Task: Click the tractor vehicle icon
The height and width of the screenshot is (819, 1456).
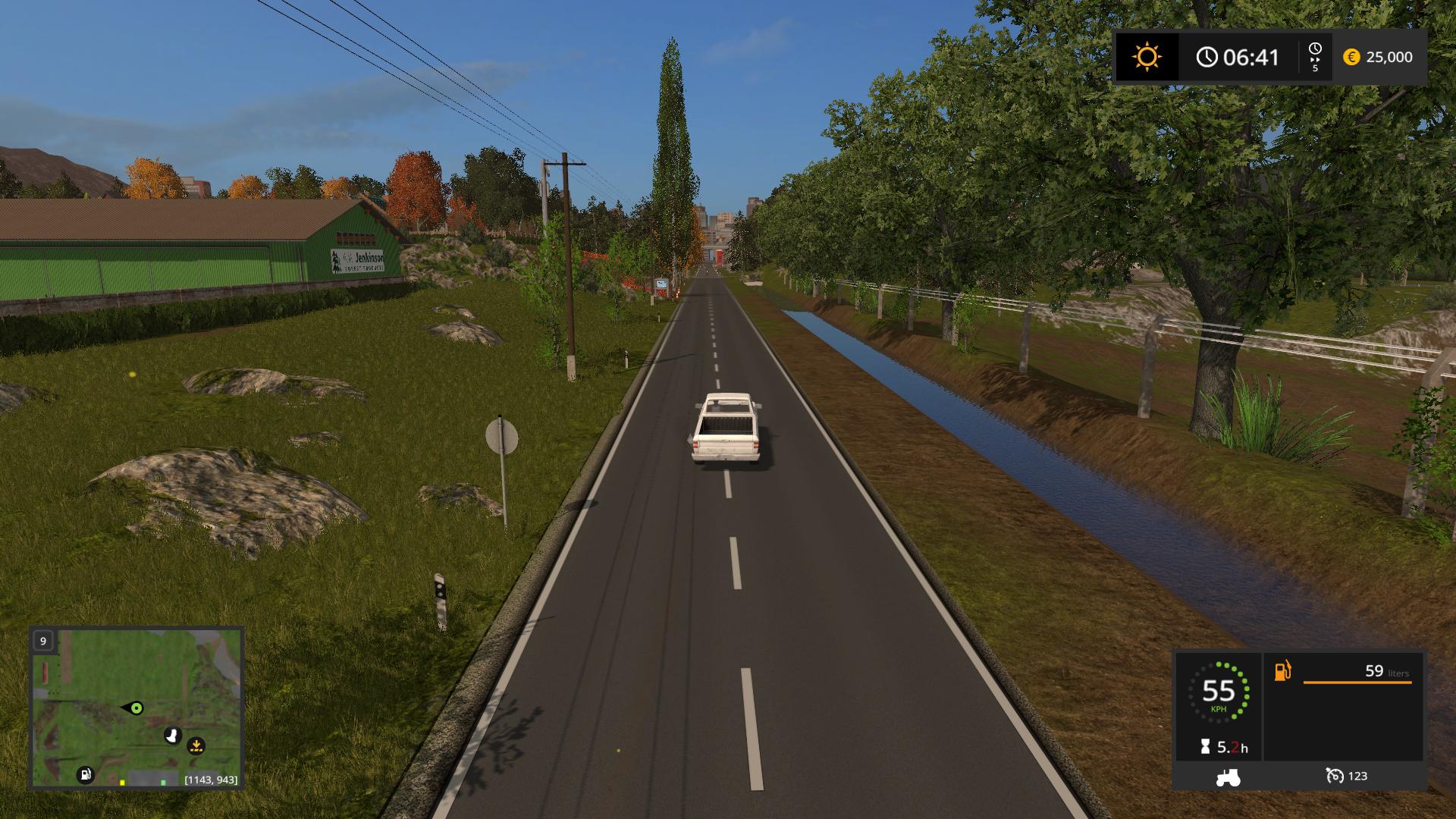Action: pos(1228,777)
